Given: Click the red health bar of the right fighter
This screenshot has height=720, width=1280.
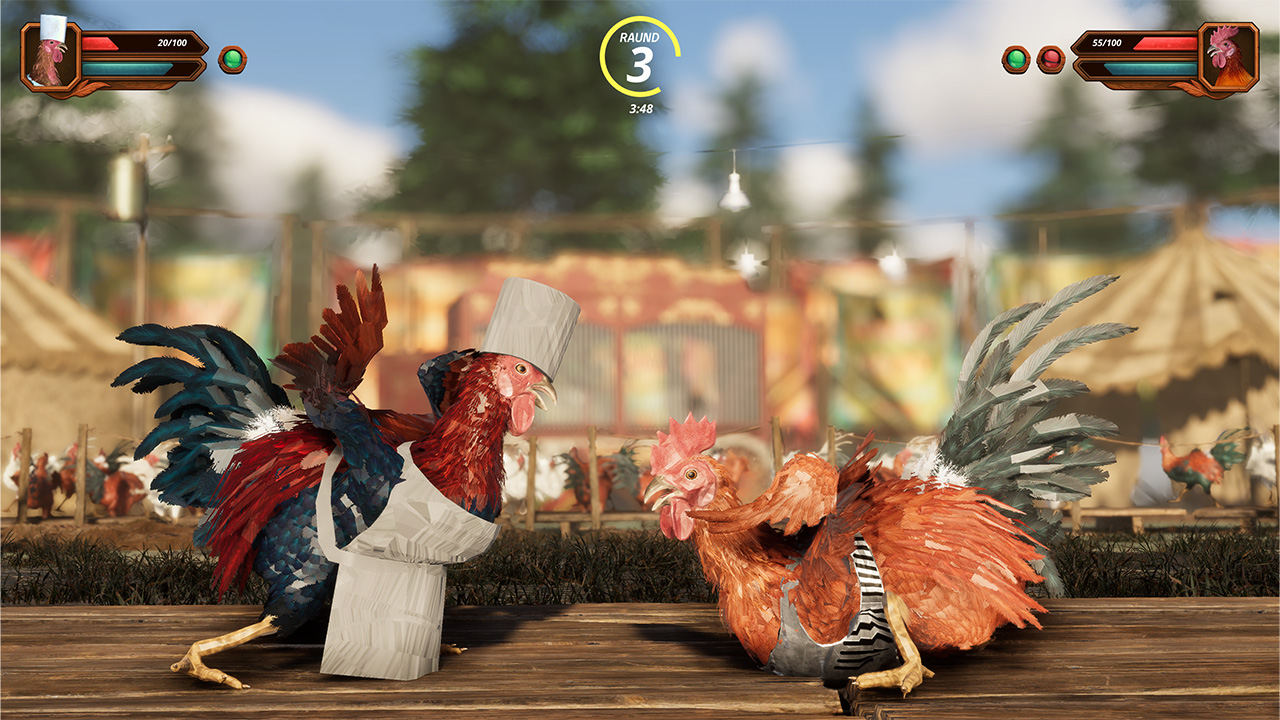Looking at the screenshot, I should tap(1165, 43).
